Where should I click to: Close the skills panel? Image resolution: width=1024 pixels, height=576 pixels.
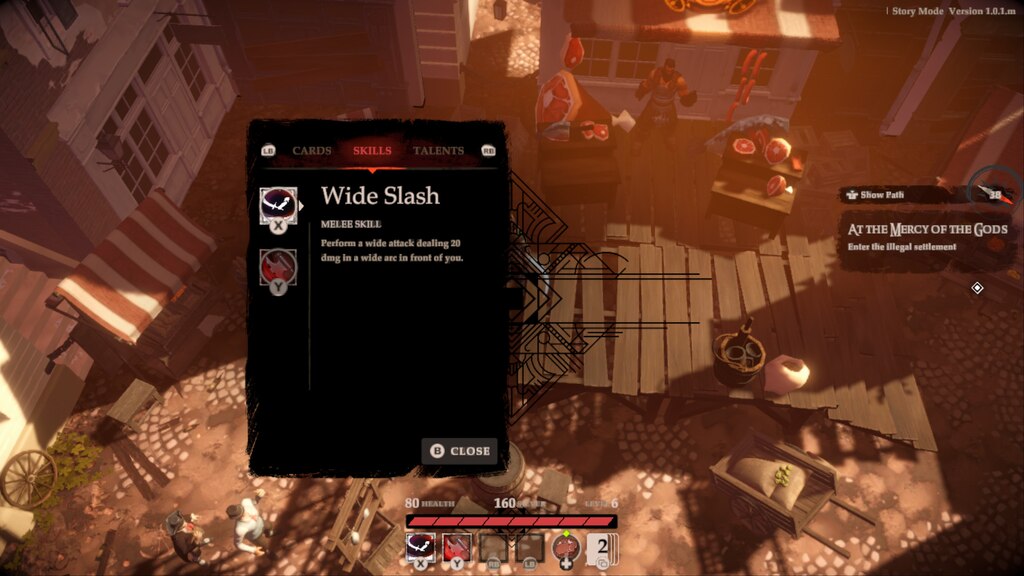coord(460,451)
